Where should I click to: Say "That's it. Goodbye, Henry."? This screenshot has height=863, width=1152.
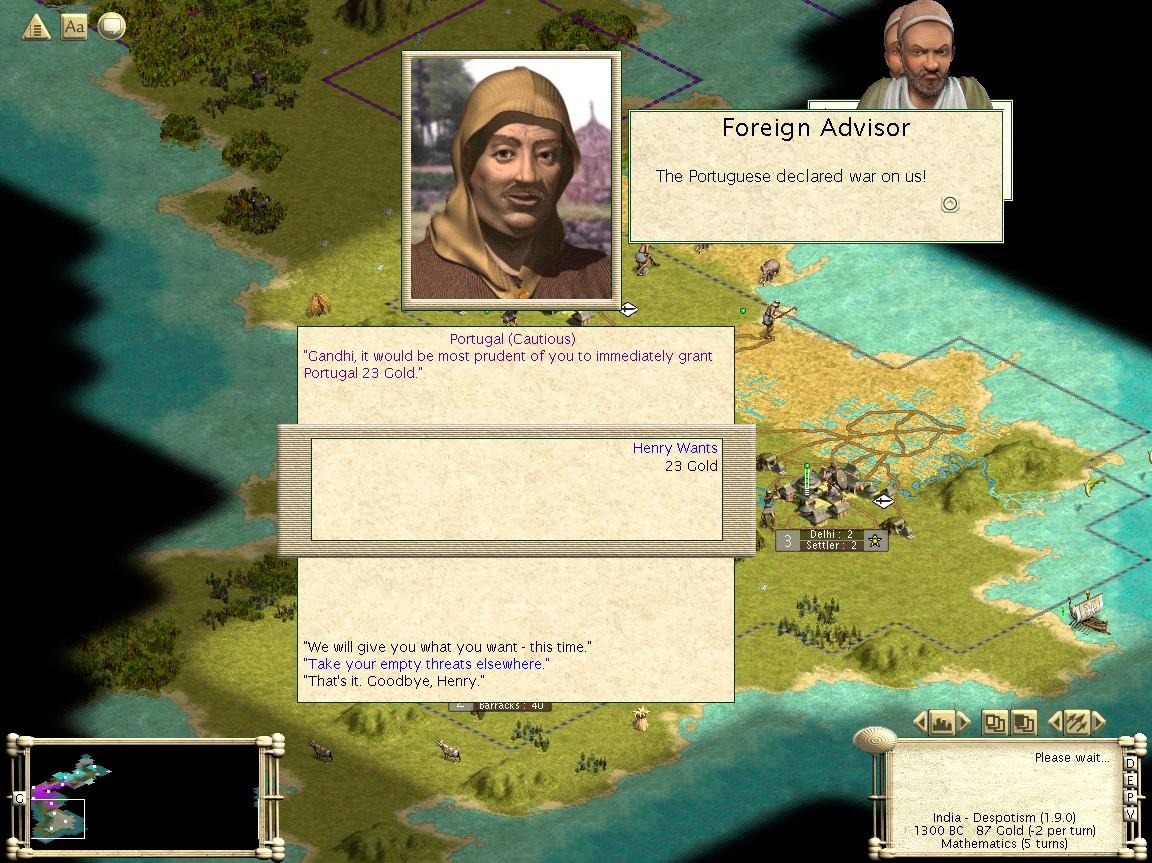tap(393, 681)
